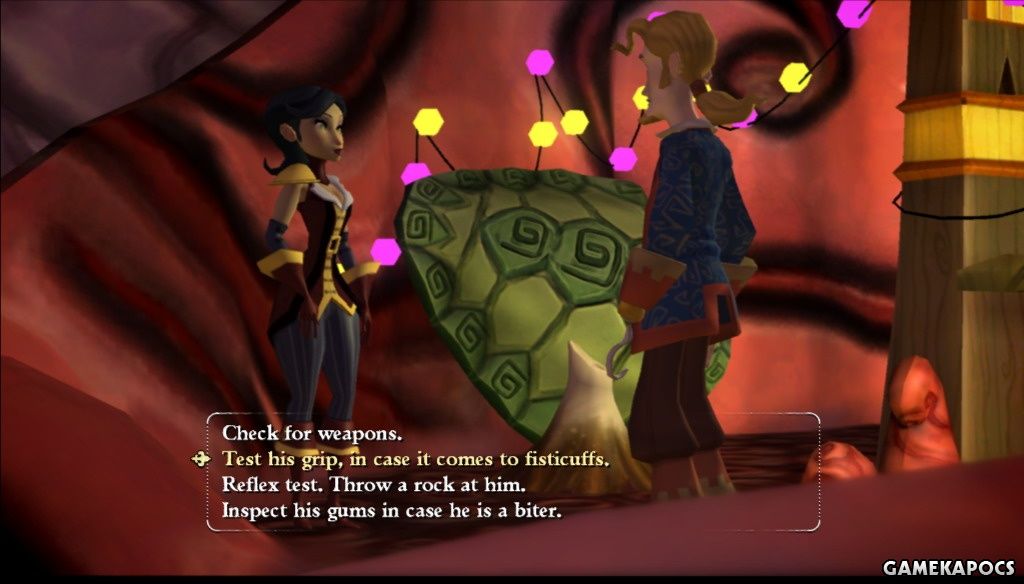This screenshot has width=1024, height=584.
Task: Choose "Inspect his gums" biter reply
Action: point(392,511)
